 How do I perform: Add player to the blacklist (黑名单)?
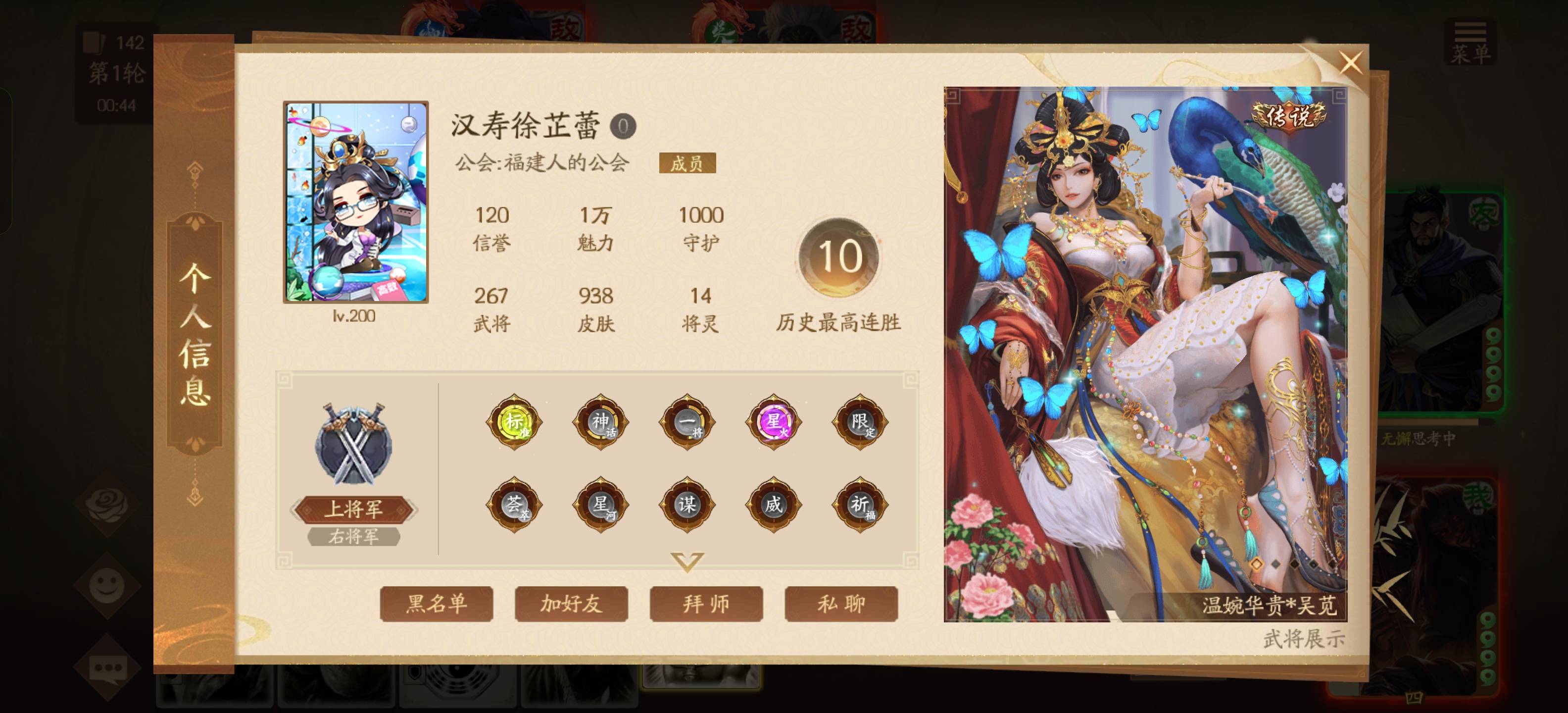tap(436, 604)
